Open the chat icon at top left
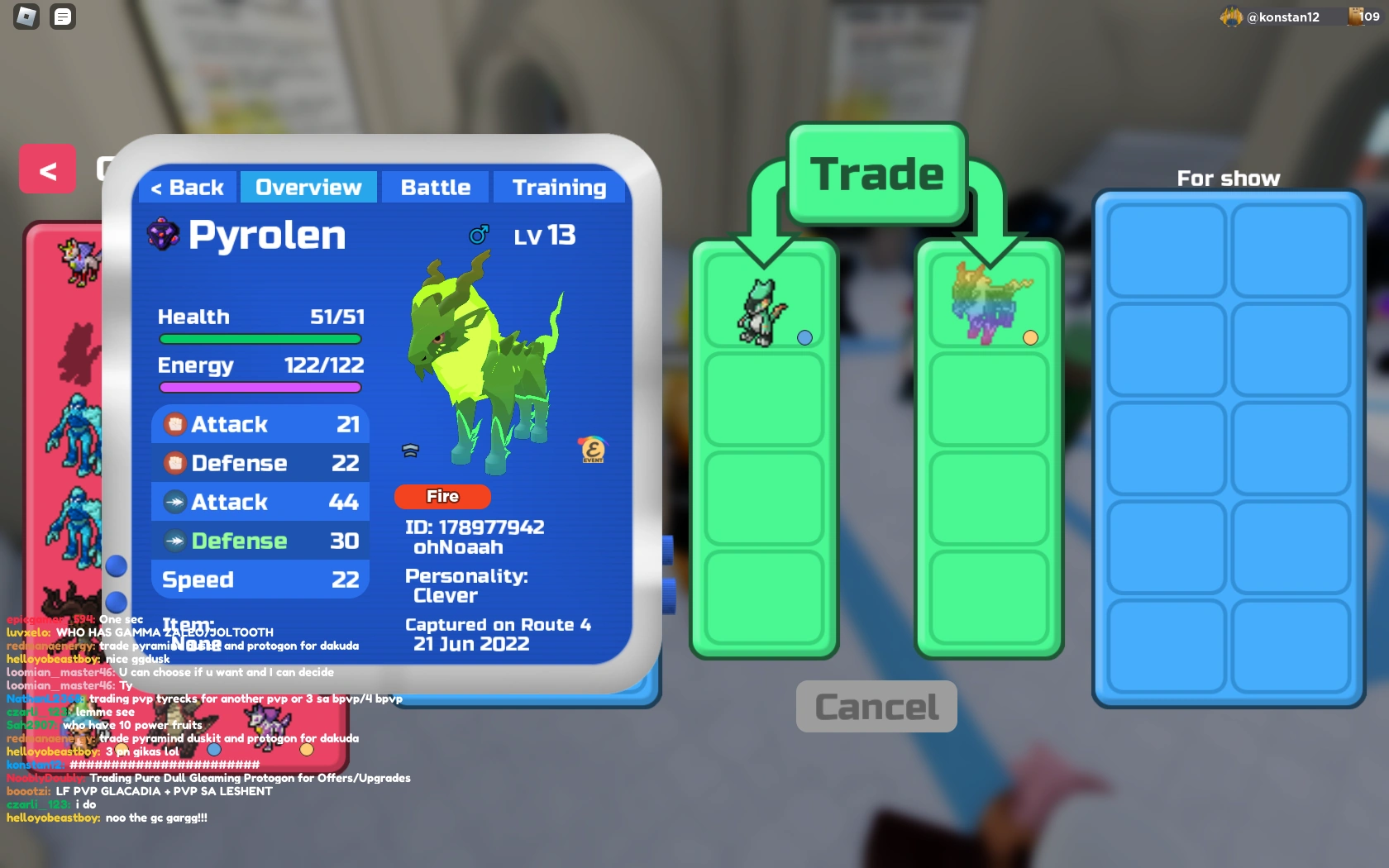The image size is (1389, 868). 63,17
